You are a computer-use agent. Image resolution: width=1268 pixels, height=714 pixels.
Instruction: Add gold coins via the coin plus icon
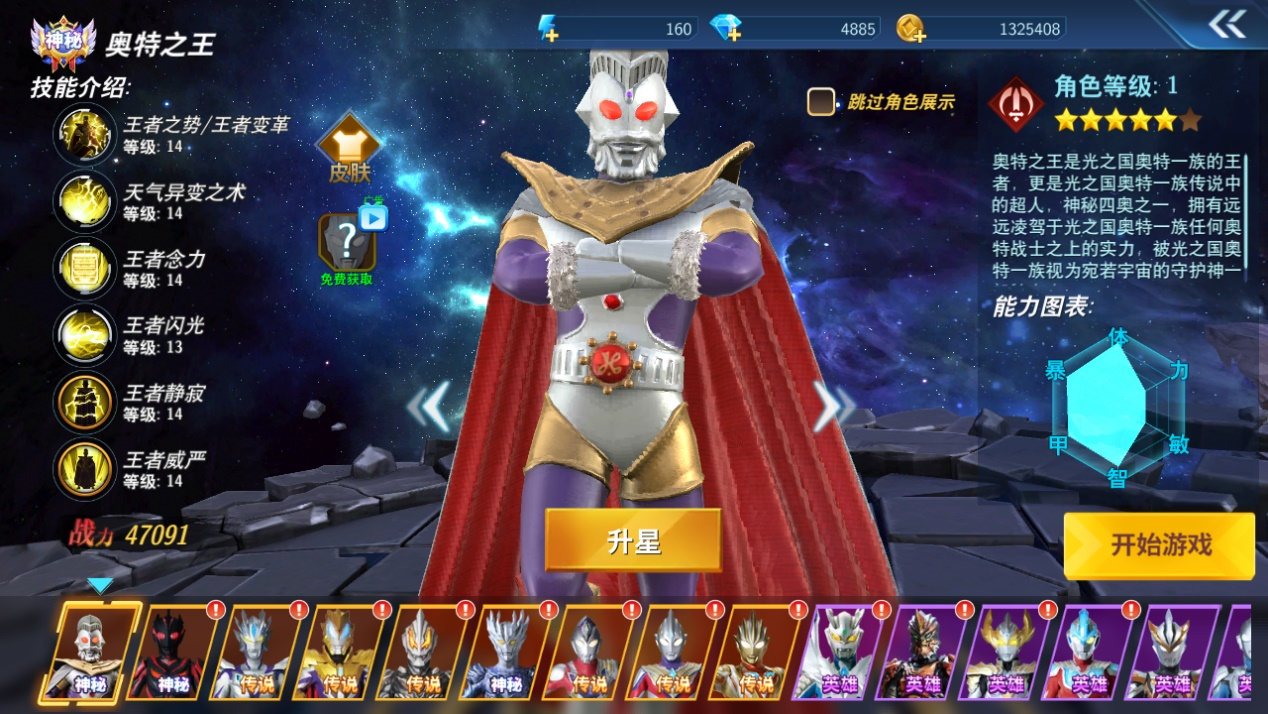pyautogui.click(x=910, y=28)
